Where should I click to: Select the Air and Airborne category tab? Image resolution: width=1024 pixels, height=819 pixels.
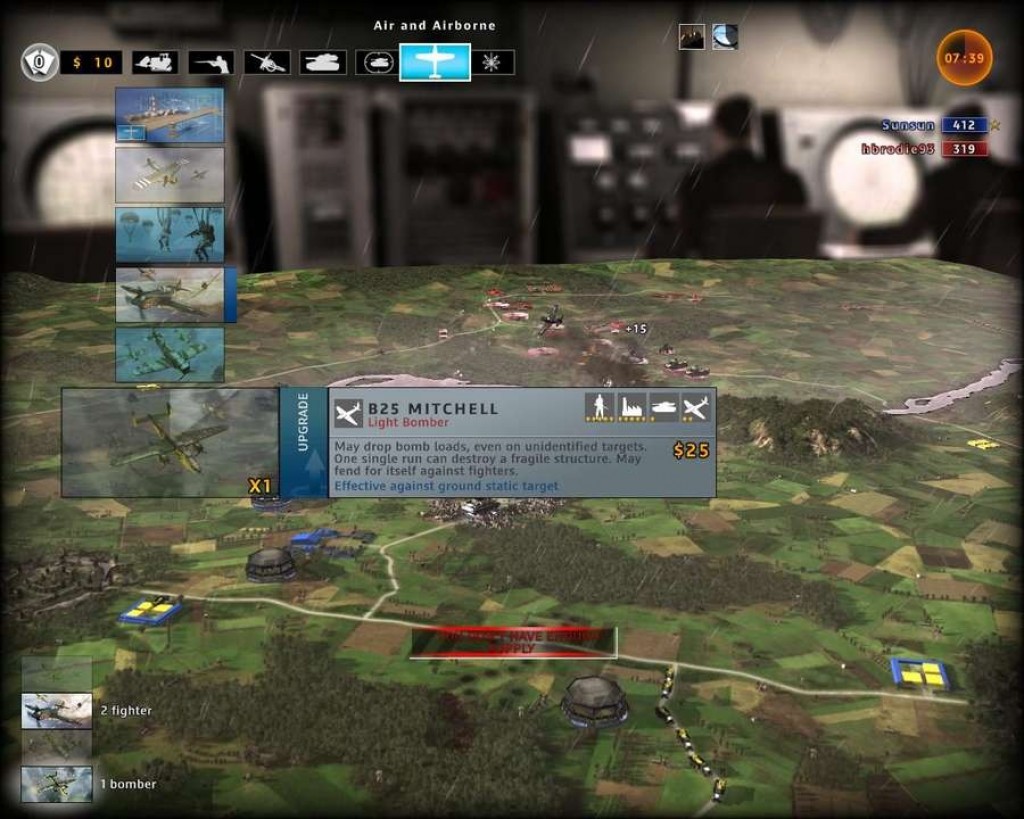point(435,62)
